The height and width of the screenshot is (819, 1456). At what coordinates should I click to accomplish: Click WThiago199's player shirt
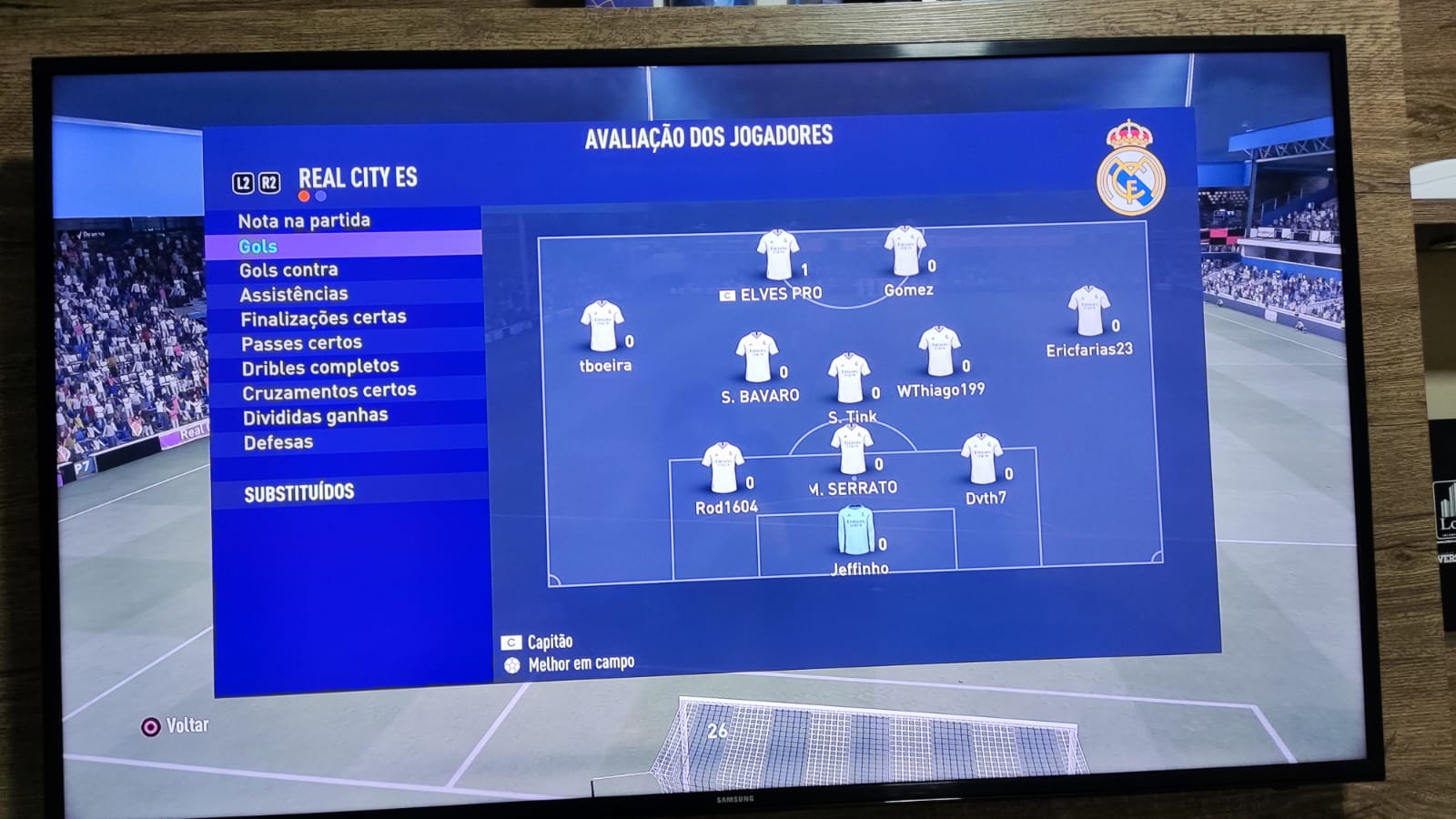tap(939, 351)
